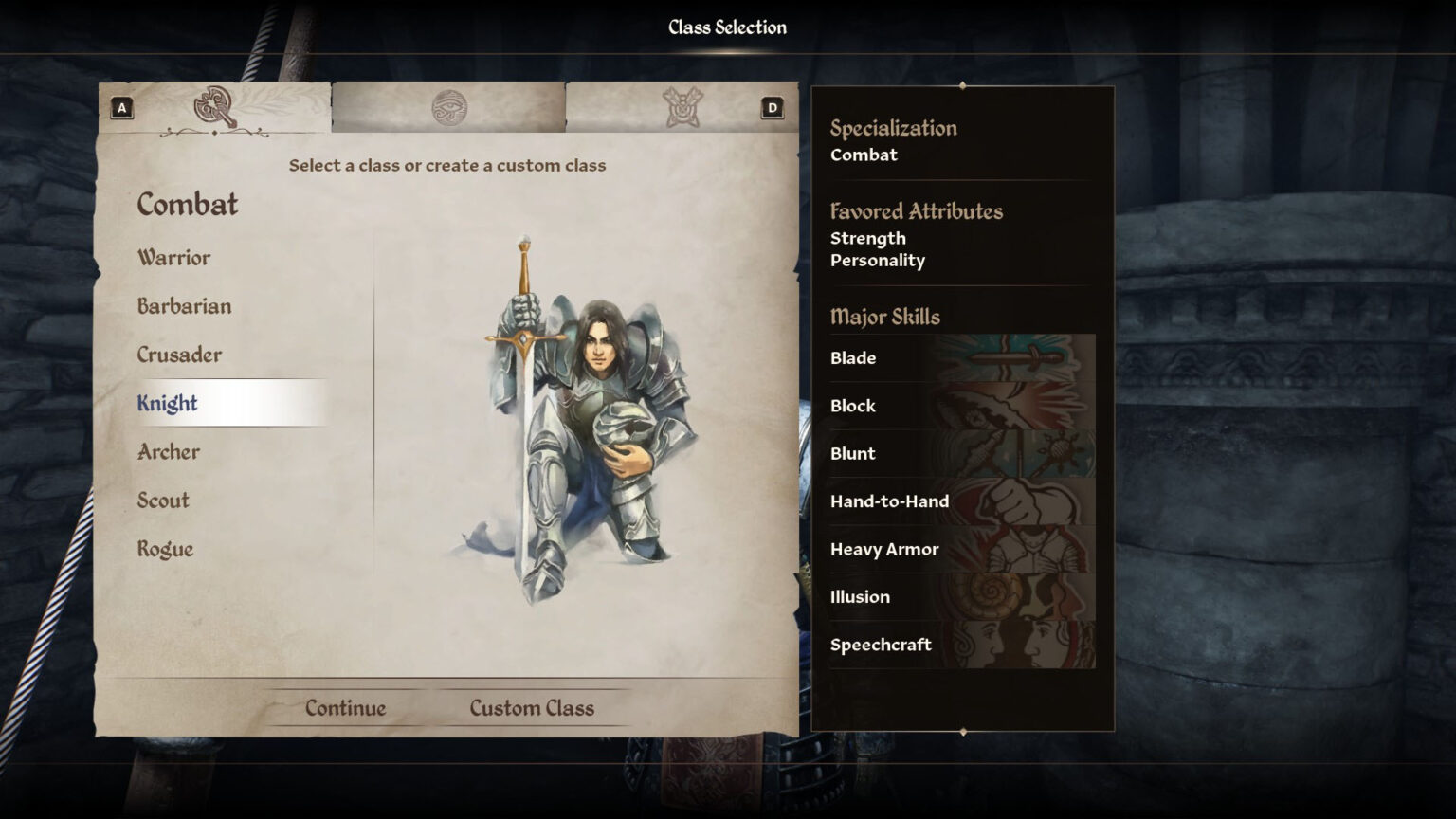Choose the Rogue class
This screenshot has width=1456, height=819.
(x=165, y=549)
